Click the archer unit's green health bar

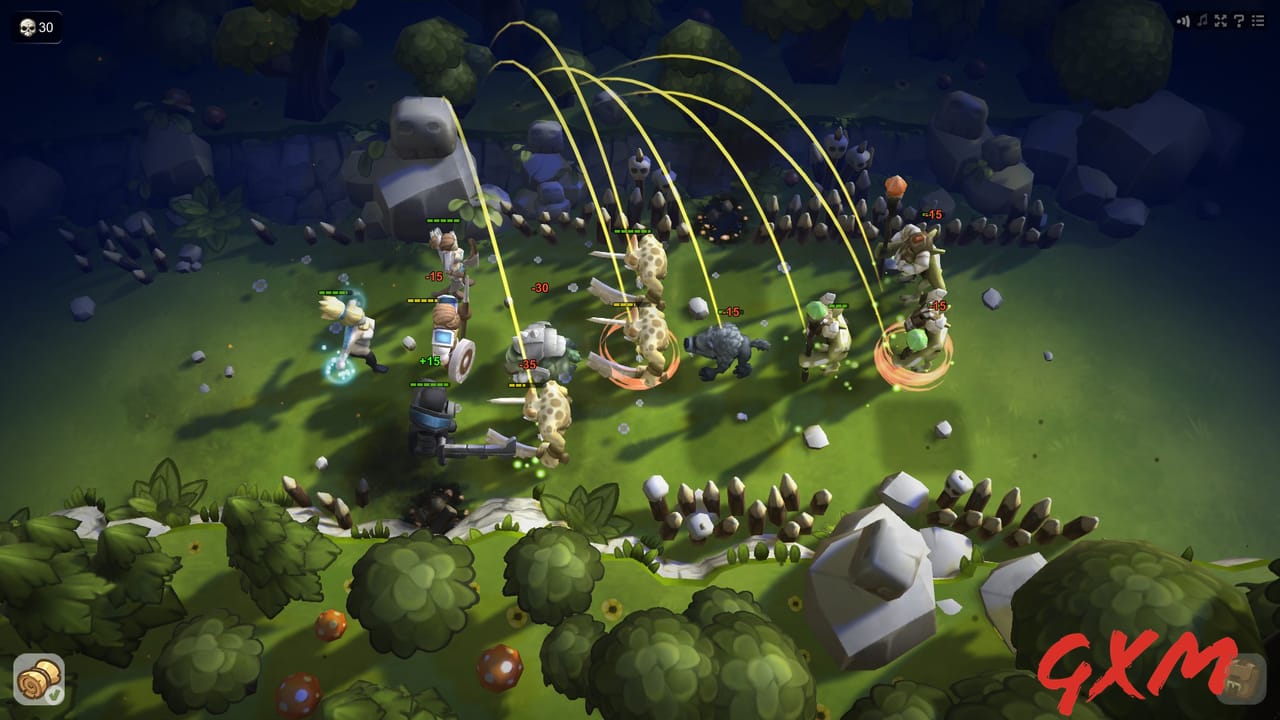click(x=441, y=219)
